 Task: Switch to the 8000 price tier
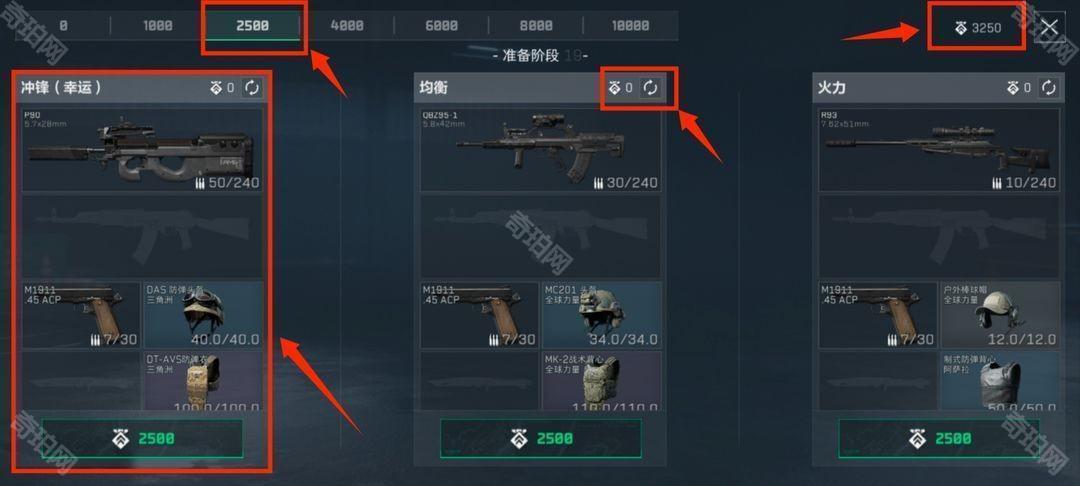pos(536,26)
